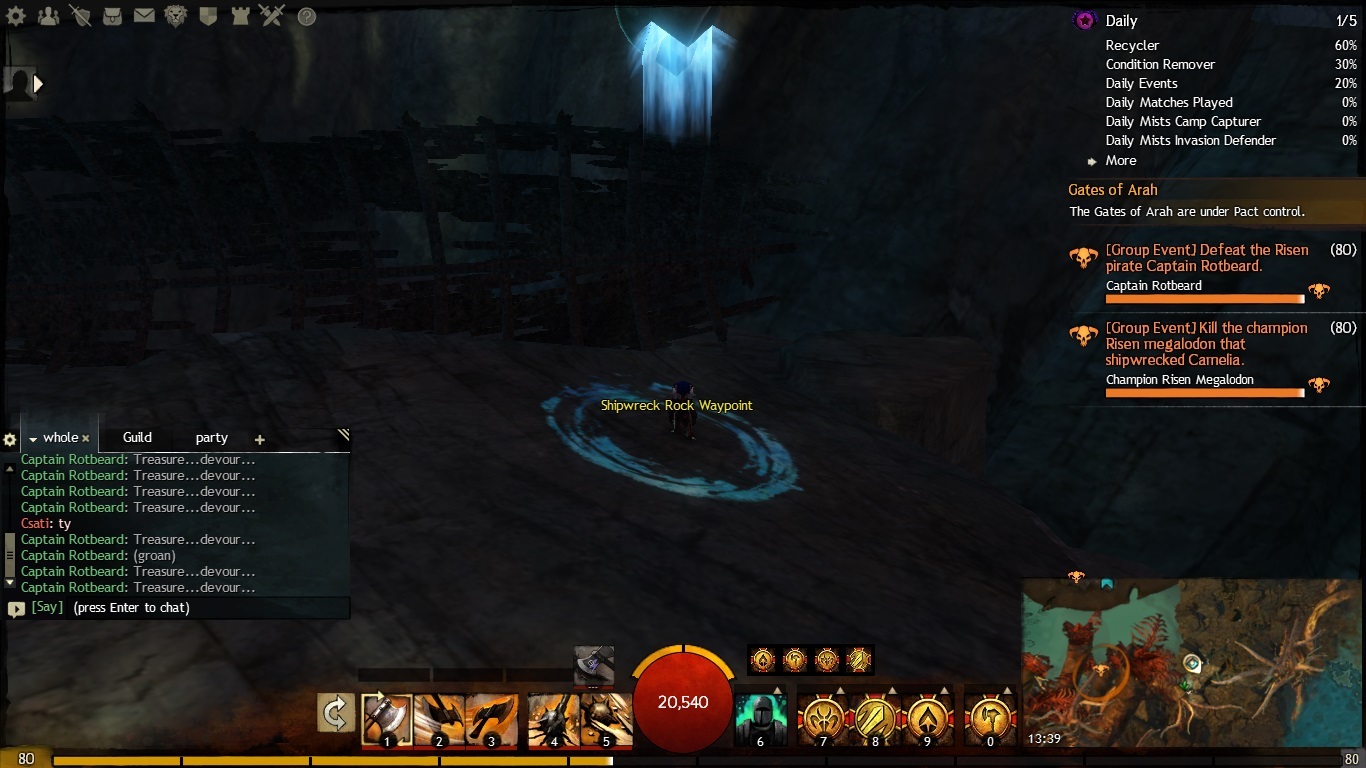Close the whole chat tab
The height and width of the screenshot is (768, 1366).
86,439
